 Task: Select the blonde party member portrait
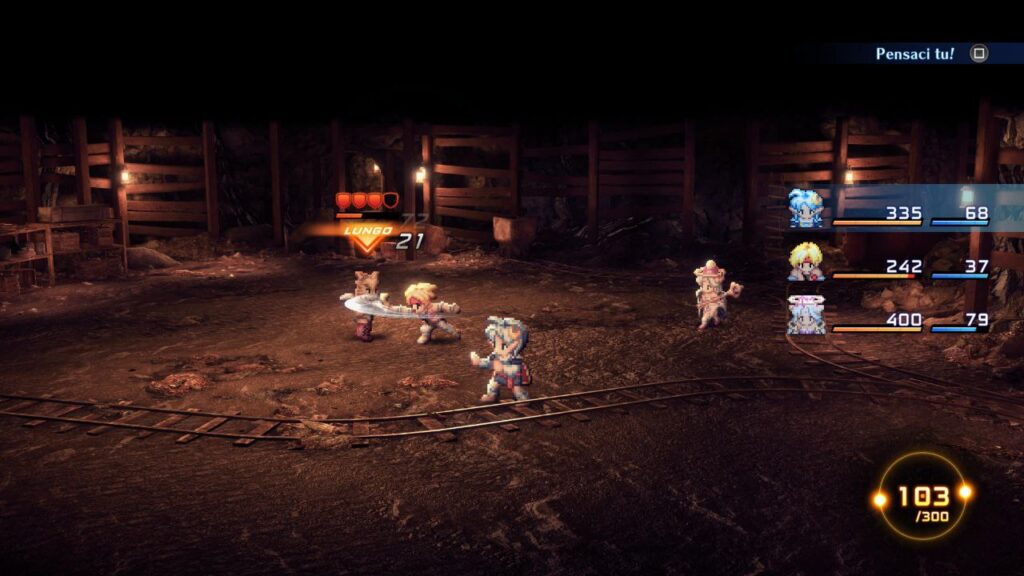(806, 262)
